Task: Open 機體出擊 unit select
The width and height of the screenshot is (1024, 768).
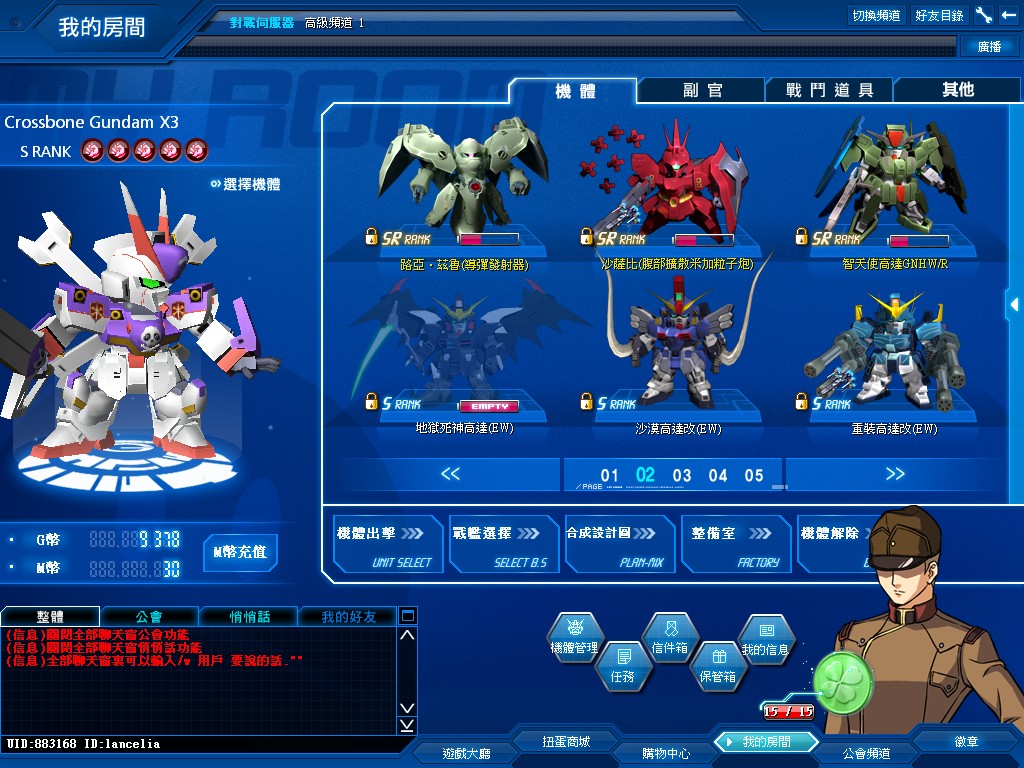Action: [387, 545]
